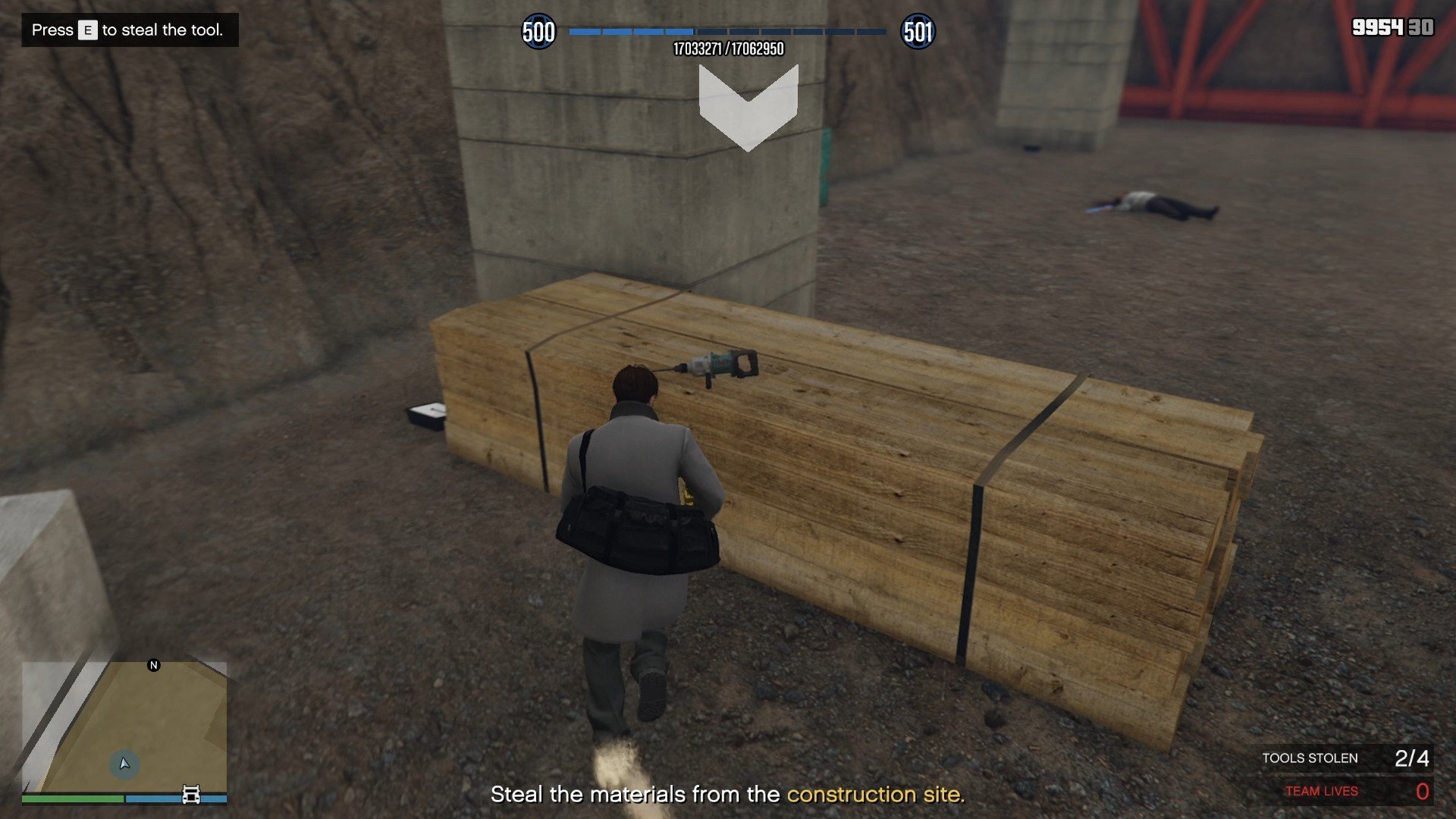Viewport: 1456px width, 819px height.
Task: Select the 500 level badge
Action: tap(540, 32)
